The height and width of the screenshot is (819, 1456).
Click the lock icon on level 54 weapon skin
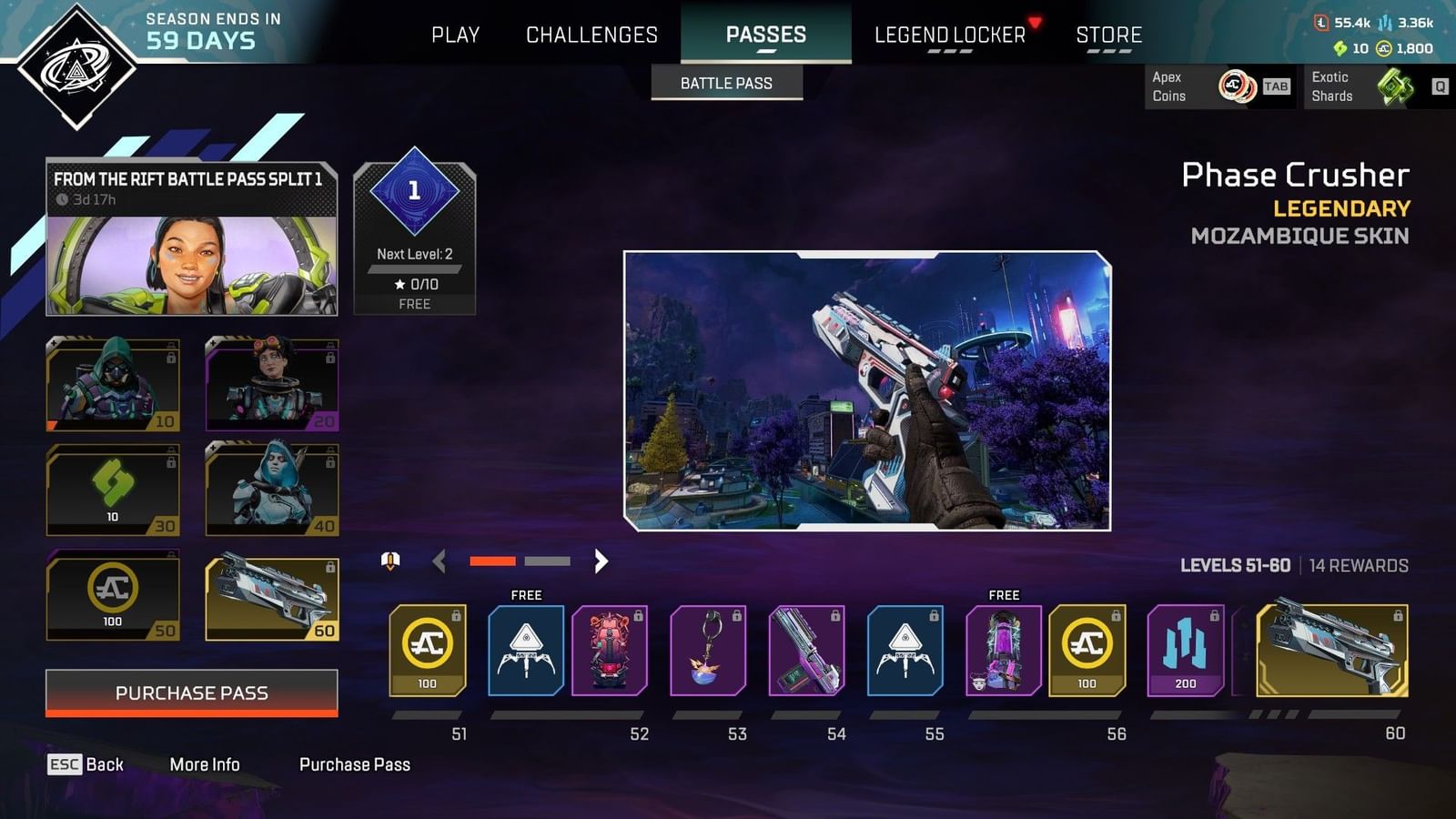point(834,616)
